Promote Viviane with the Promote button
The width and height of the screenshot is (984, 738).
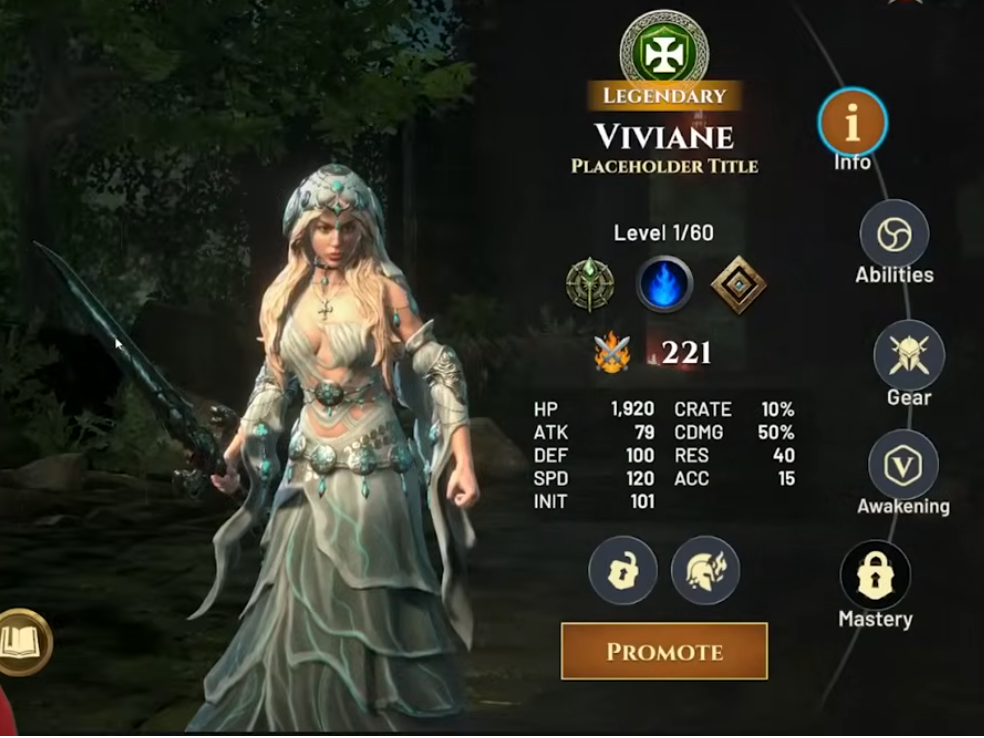664,651
